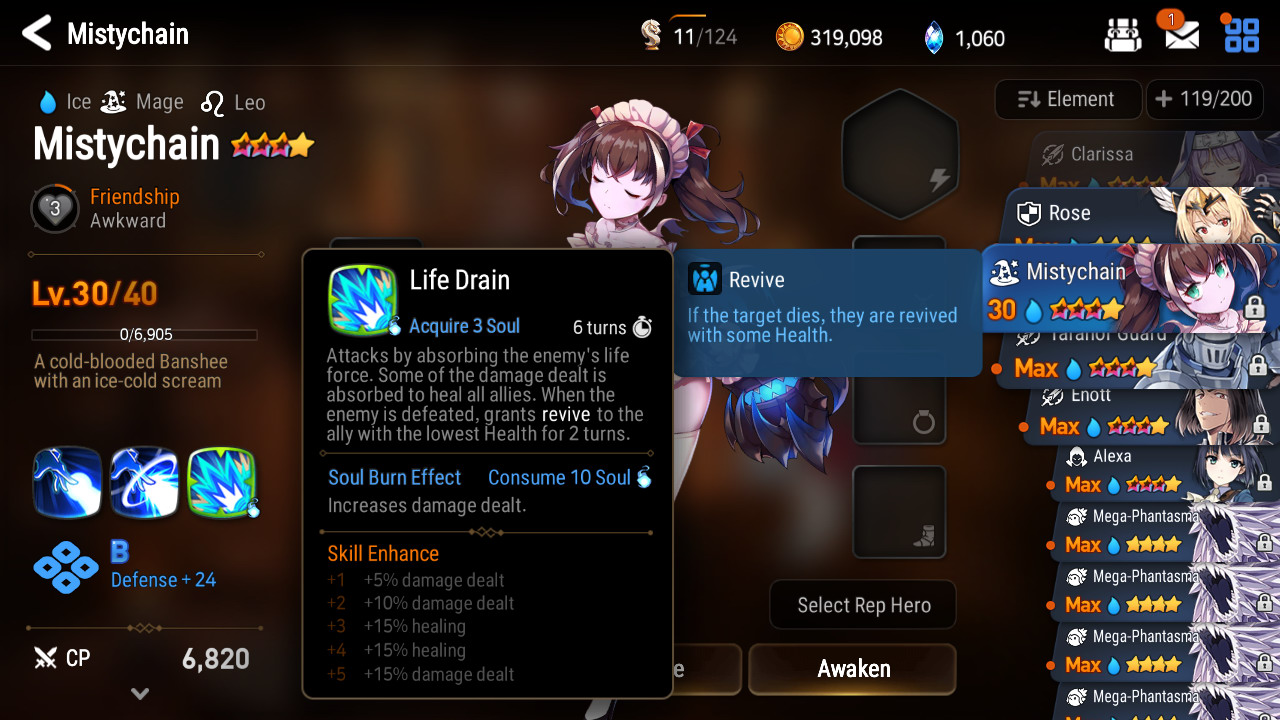Open the blue diamond formation icon

click(66, 568)
